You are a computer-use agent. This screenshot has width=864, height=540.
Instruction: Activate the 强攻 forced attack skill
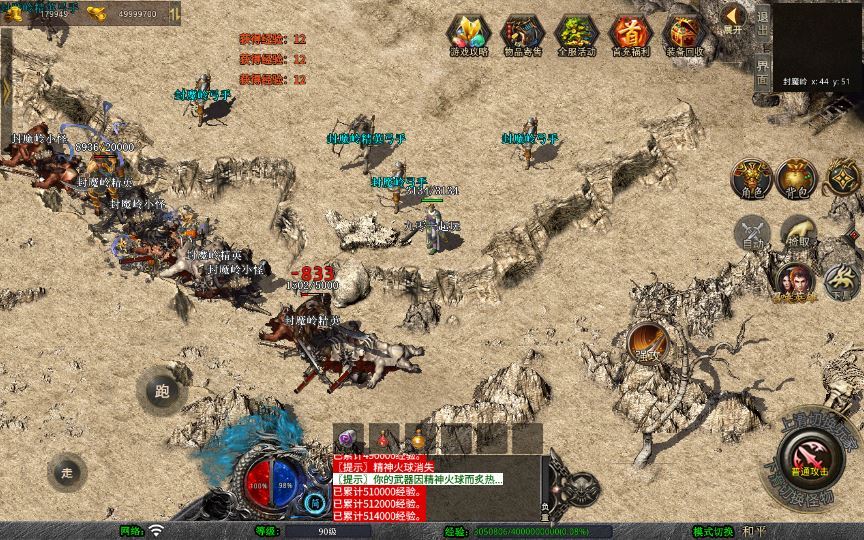[x=648, y=342]
